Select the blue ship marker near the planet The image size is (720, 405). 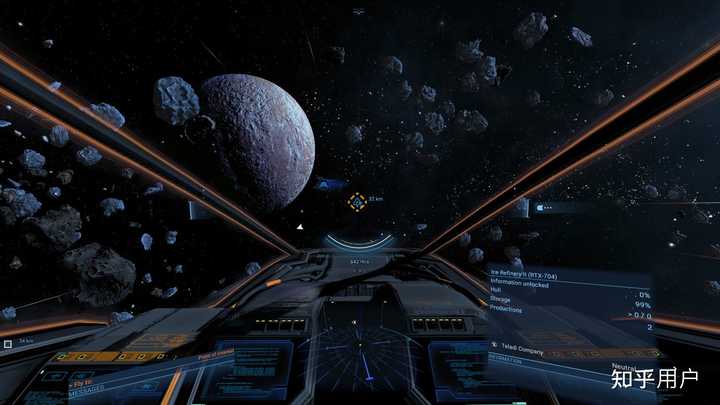point(328,184)
